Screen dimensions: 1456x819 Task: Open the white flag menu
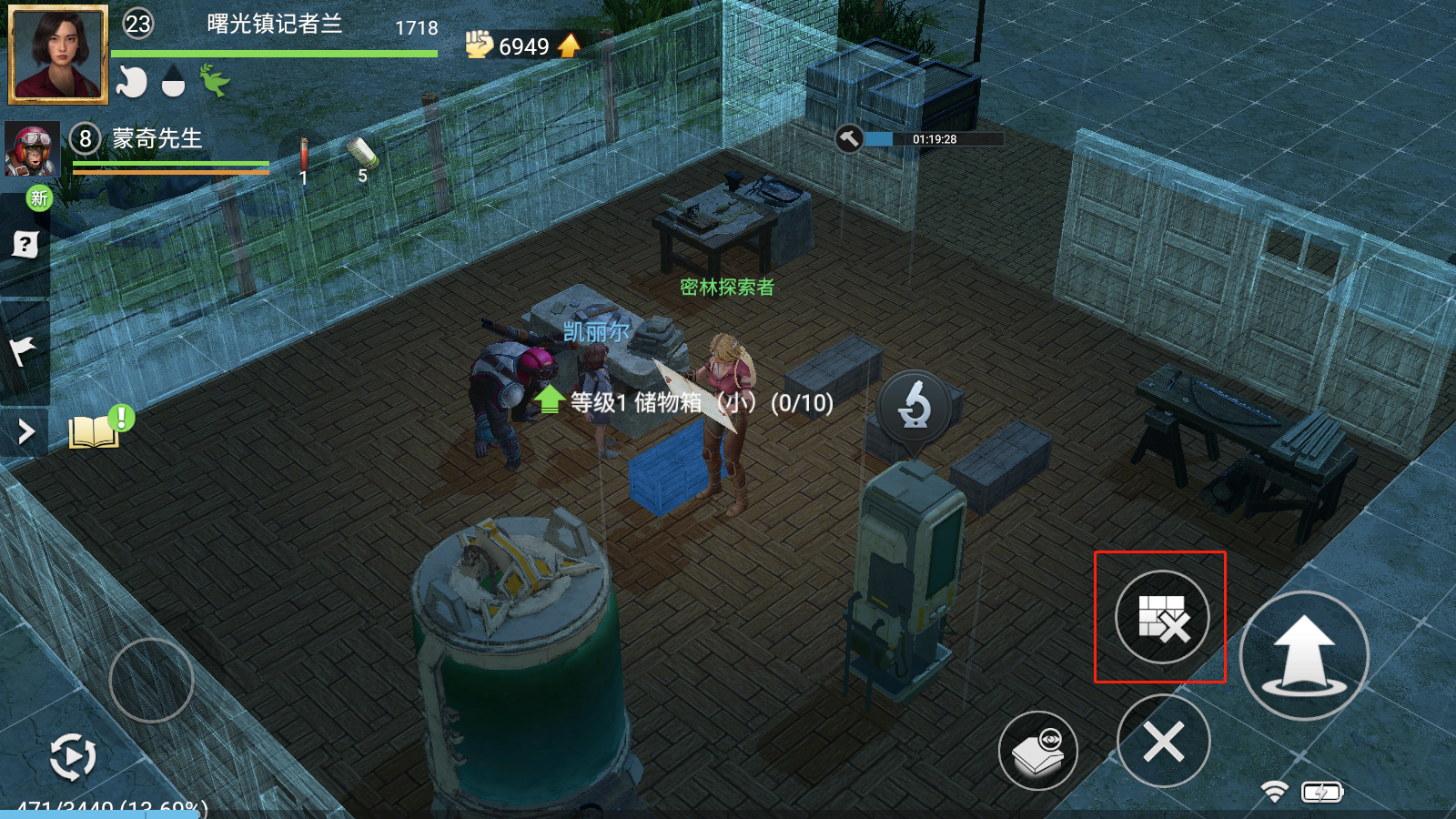24,350
